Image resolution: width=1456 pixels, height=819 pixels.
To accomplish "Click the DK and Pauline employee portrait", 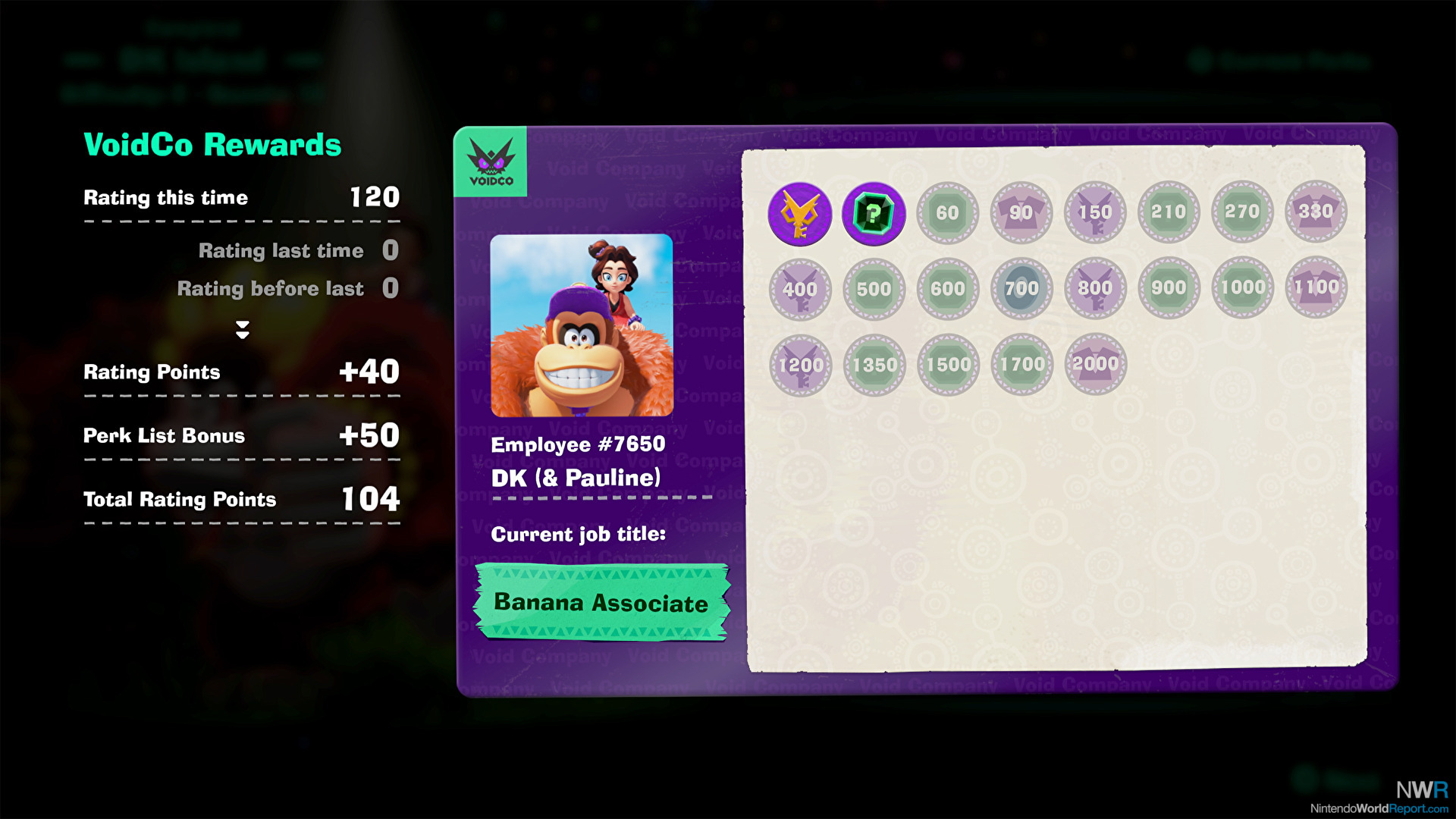I will [x=582, y=325].
